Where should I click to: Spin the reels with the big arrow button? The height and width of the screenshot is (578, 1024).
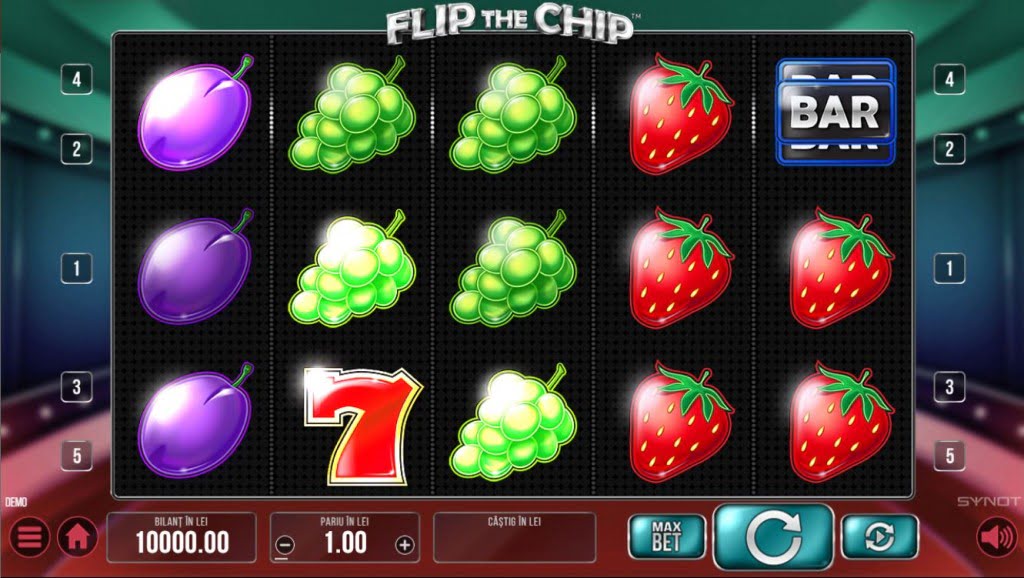pyautogui.click(x=773, y=537)
